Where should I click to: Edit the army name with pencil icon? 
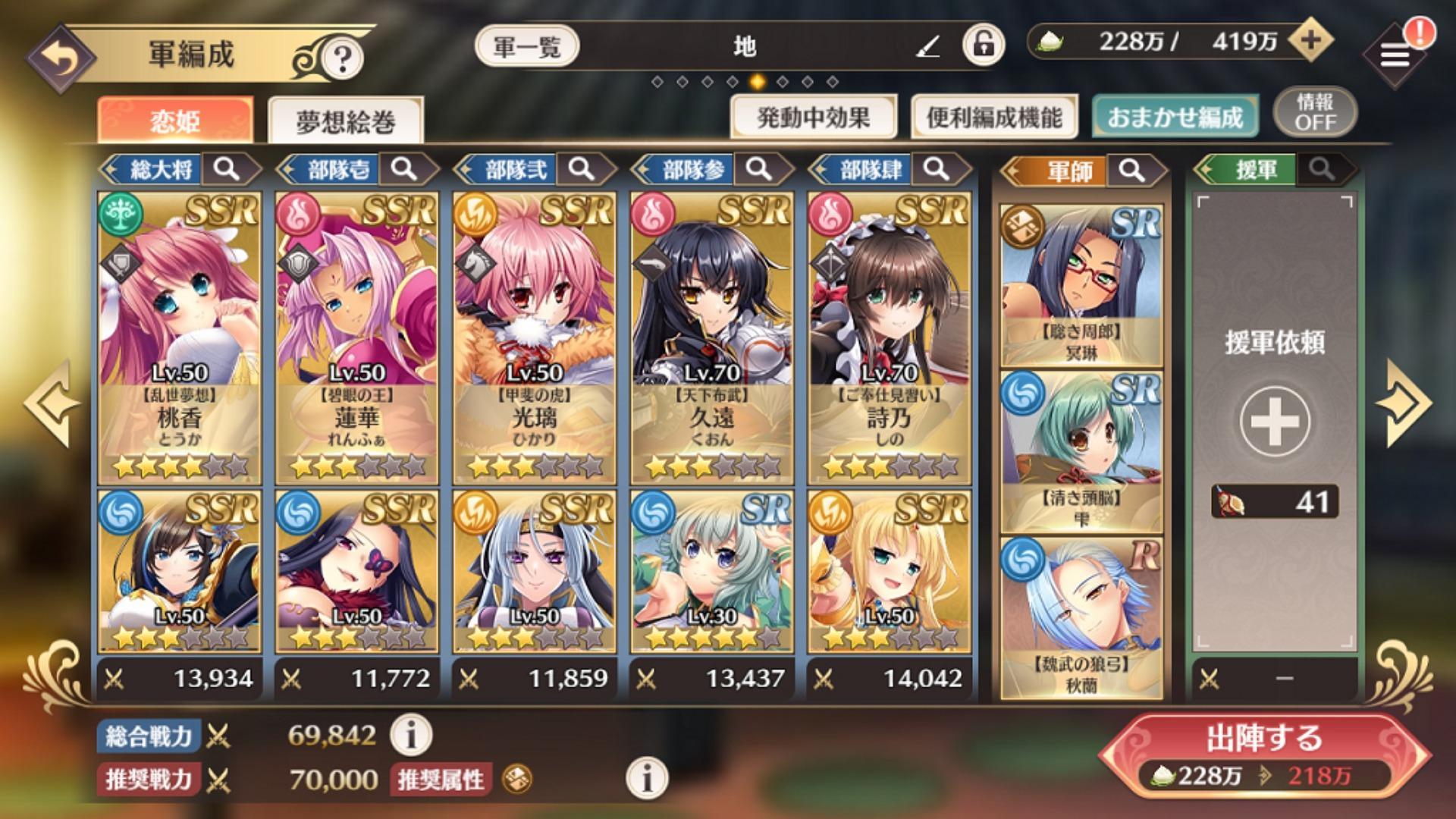click(927, 48)
